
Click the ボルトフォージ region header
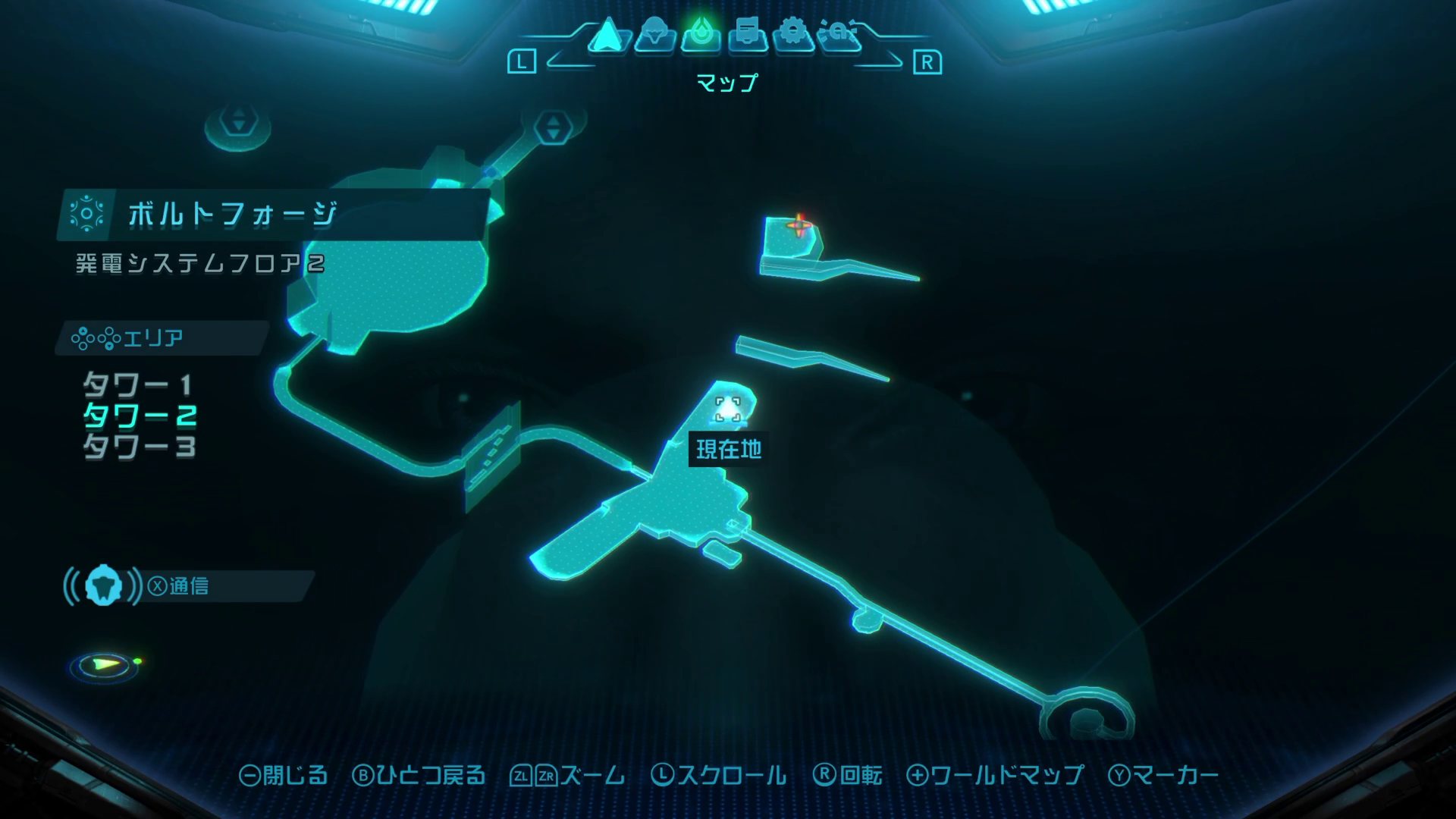coord(232,215)
